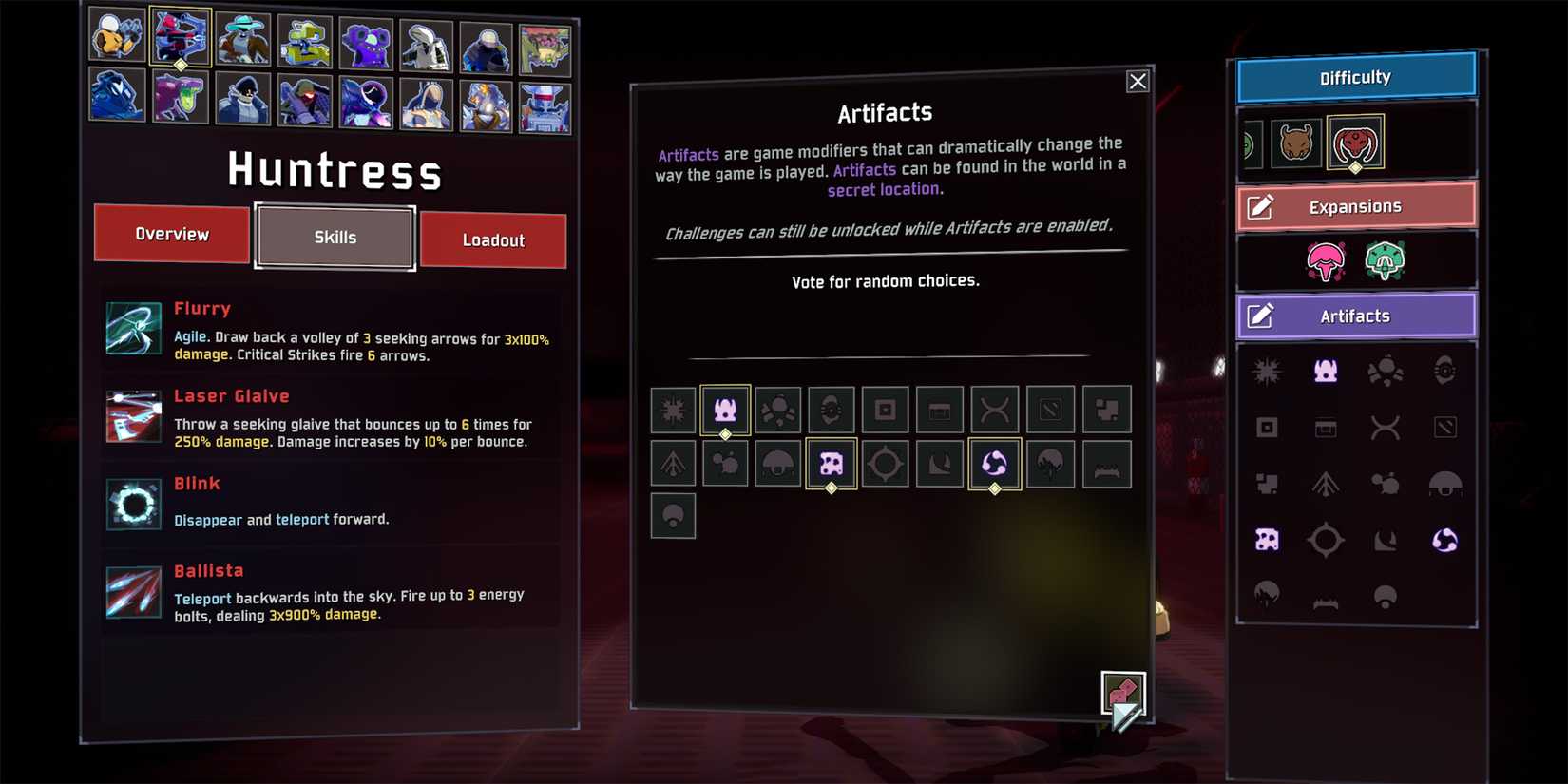
Task: Click the green expansion icon next to the pink one
Action: click(x=1383, y=259)
